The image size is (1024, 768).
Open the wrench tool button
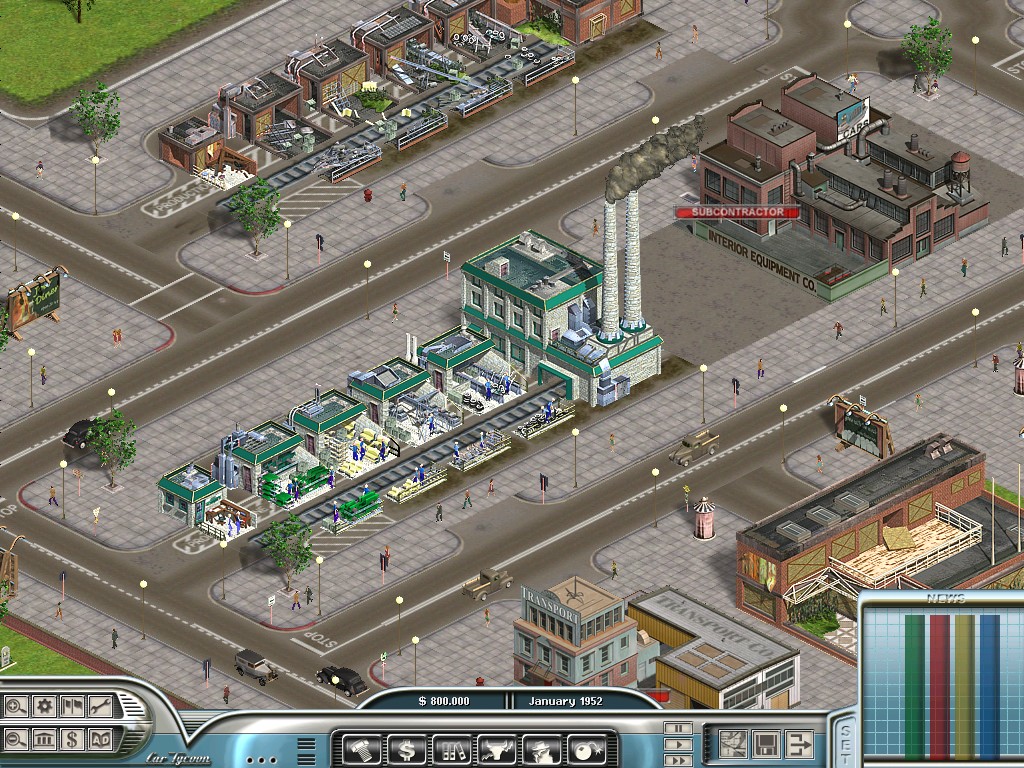(x=100, y=706)
